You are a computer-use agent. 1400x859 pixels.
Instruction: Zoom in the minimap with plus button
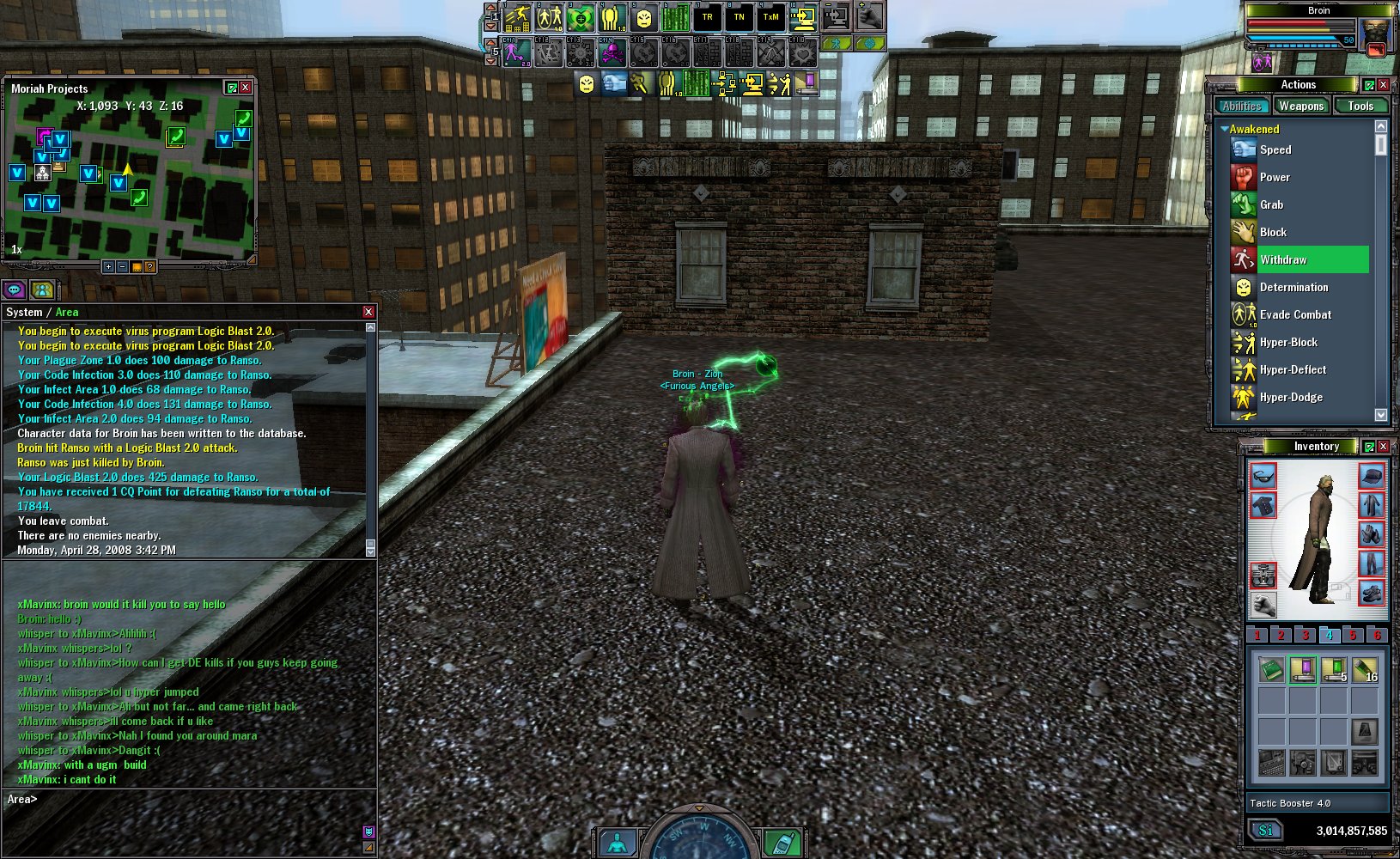(108, 267)
